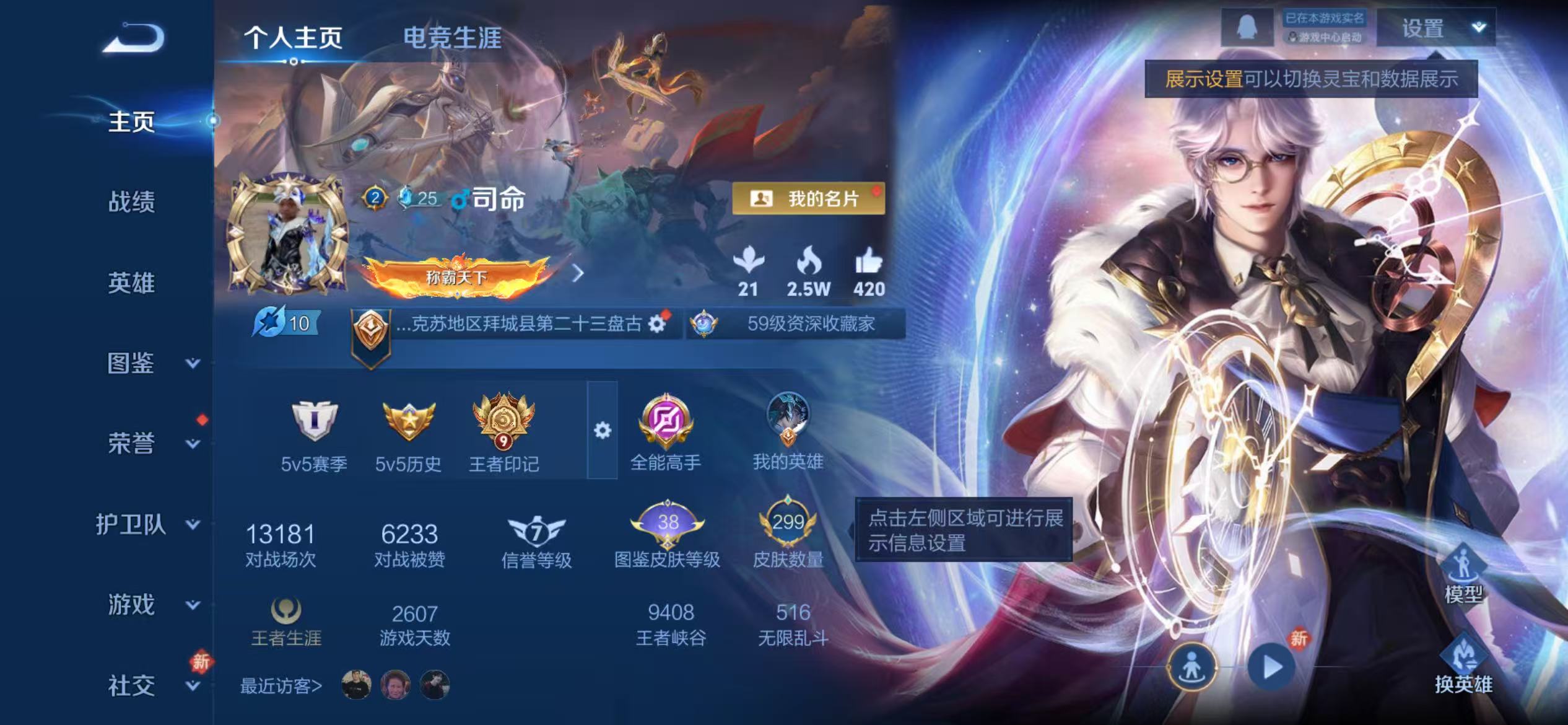Open the gear next to badge showcase
Image resolution: width=1568 pixels, height=725 pixels.
pyautogui.click(x=604, y=429)
